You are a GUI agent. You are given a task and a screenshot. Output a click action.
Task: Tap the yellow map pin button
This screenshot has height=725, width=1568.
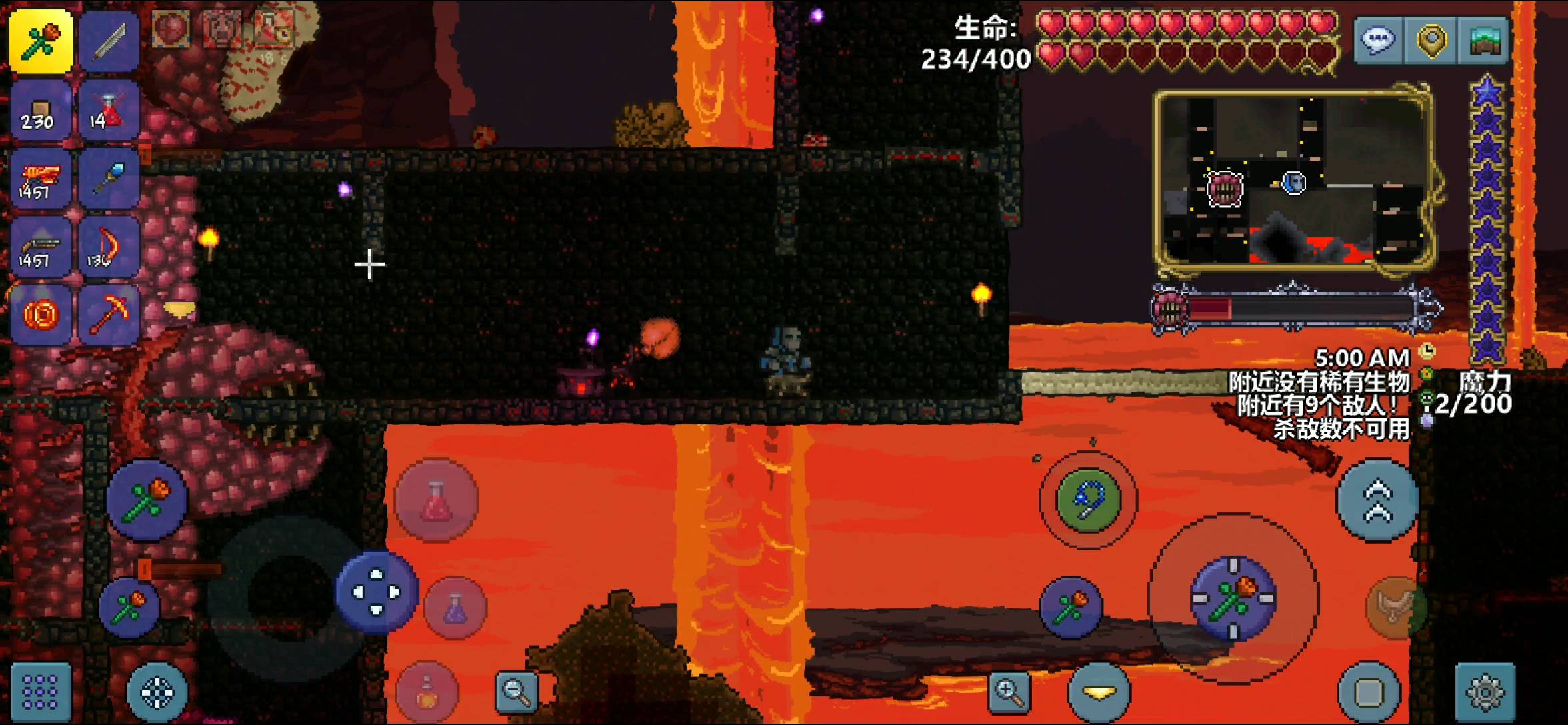pos(1431,40)
